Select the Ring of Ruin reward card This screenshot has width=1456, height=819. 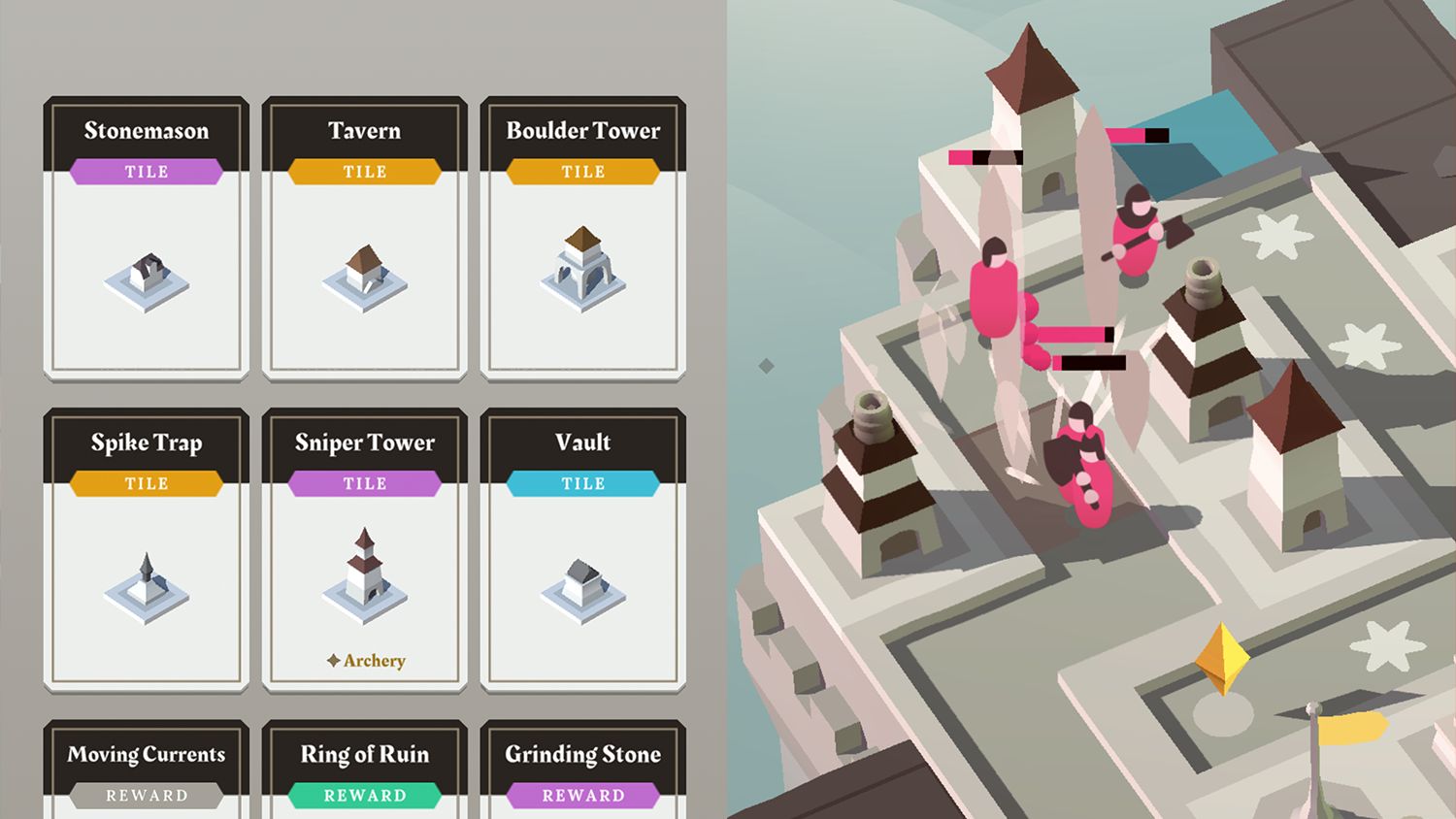point(363,771)
